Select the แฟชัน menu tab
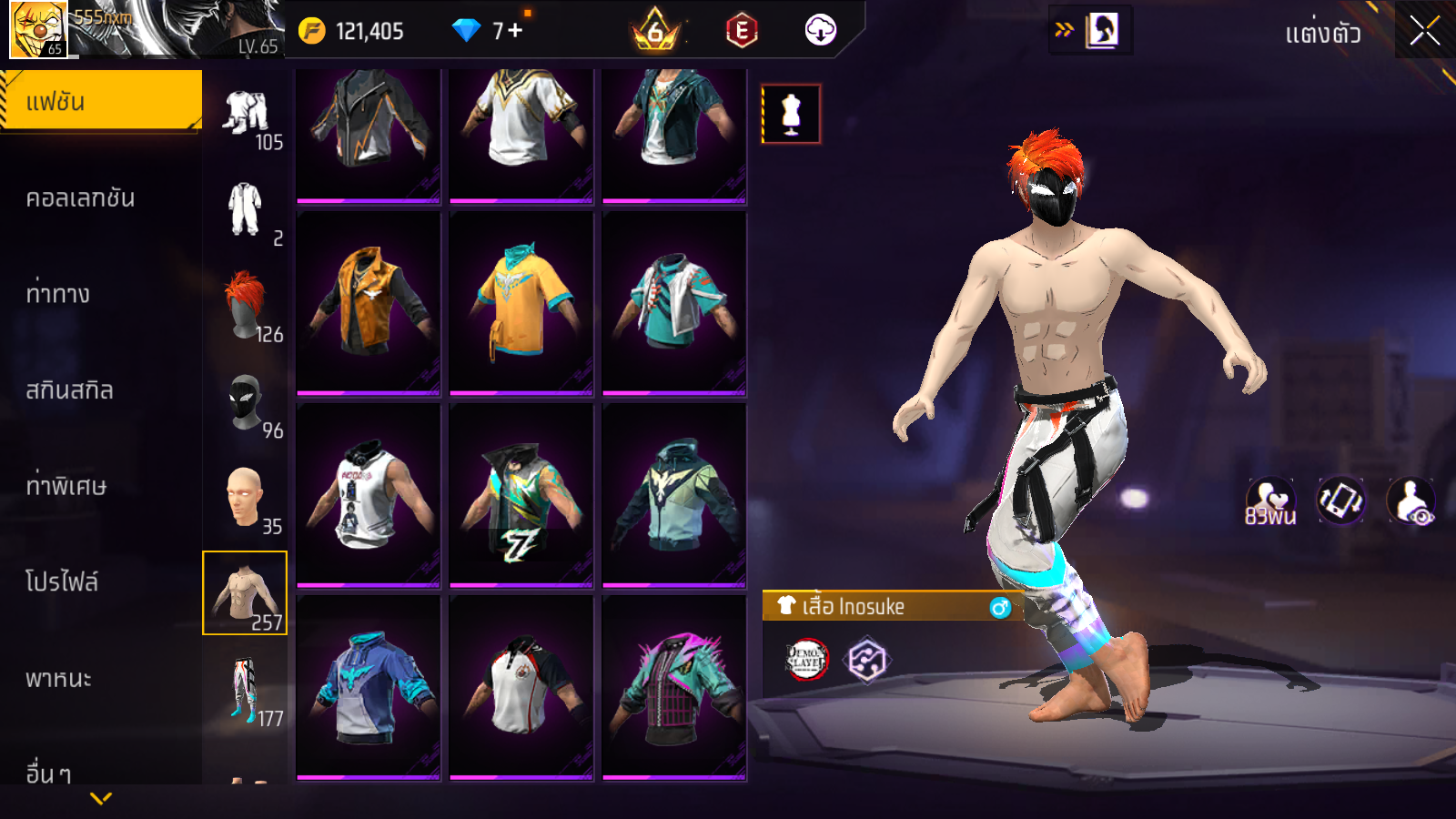The image size is (1456, 819). pyautogui.click(x=100, y=101)
